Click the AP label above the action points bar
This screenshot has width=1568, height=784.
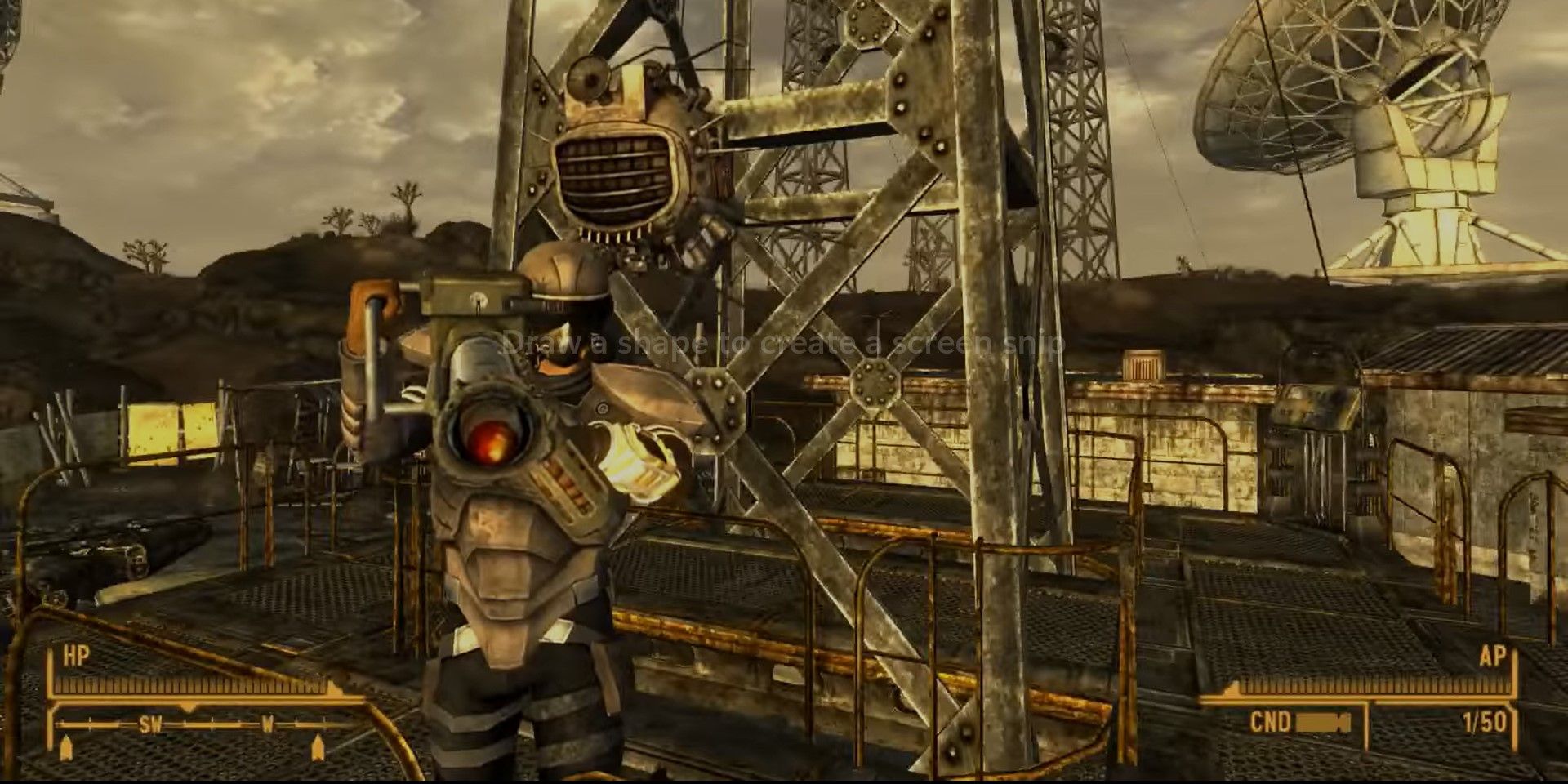[x=1493, y=657]
